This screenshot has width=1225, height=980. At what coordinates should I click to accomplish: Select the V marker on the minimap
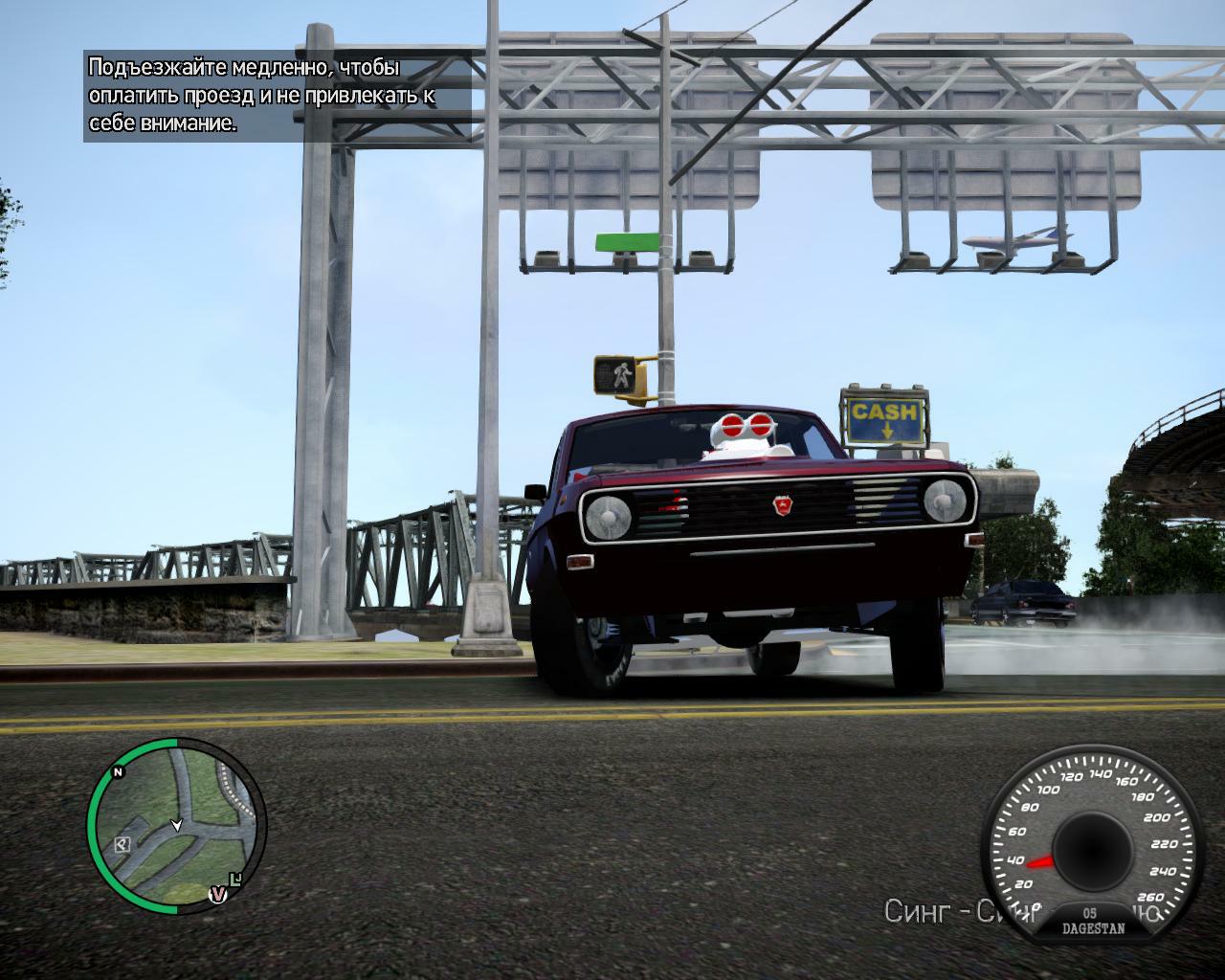coord(218,895)
